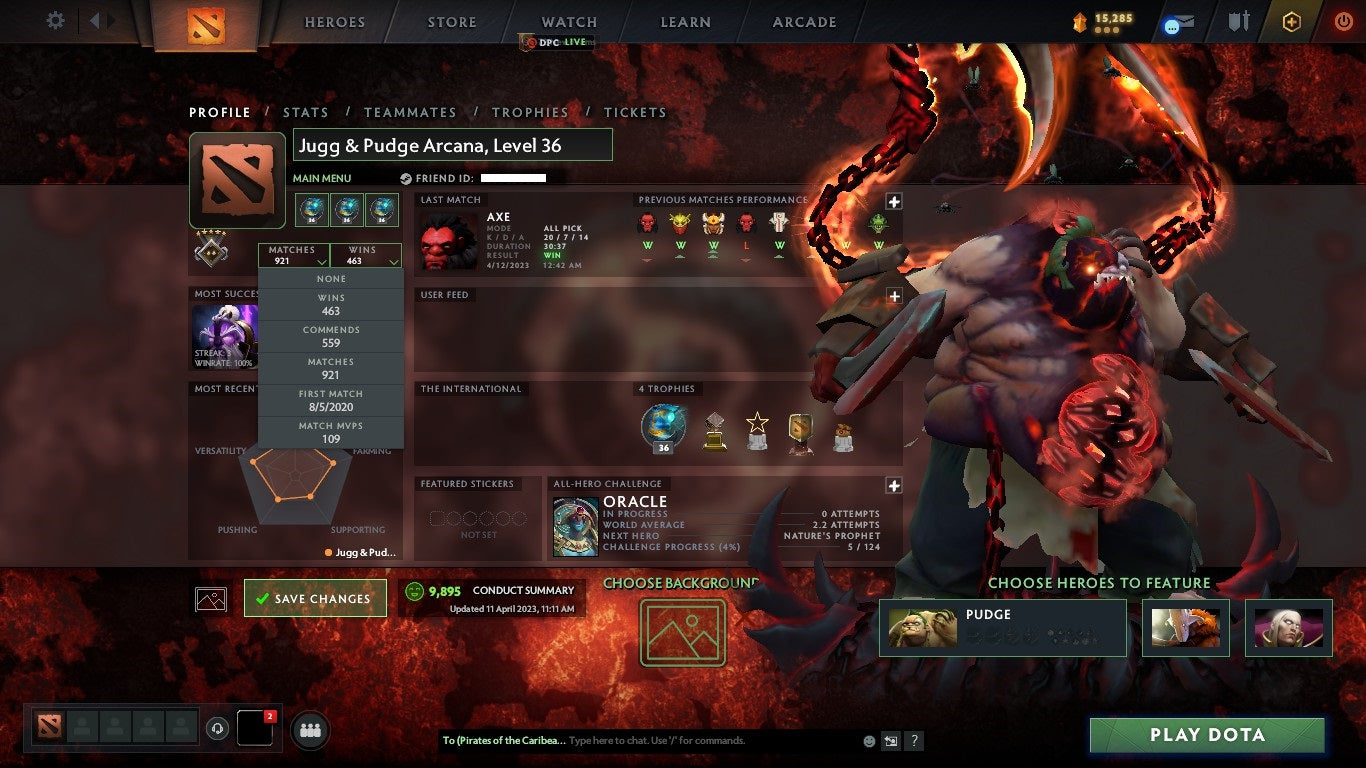Click the PLAY DOTA button
Screen dimensions: 1366x768
(1207, 734)
